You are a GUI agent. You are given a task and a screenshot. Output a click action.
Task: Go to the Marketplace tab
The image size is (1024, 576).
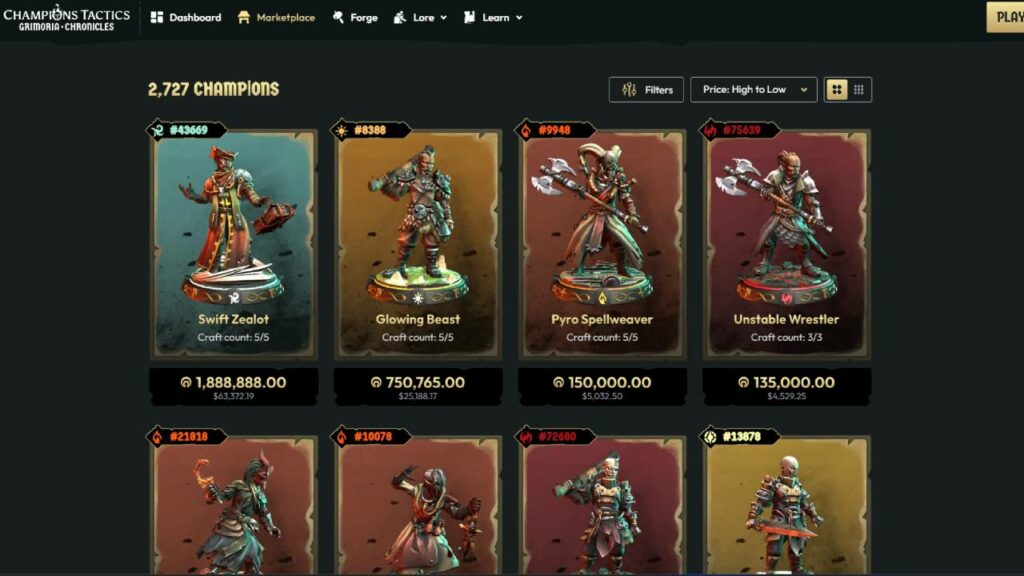pos(277,17)
